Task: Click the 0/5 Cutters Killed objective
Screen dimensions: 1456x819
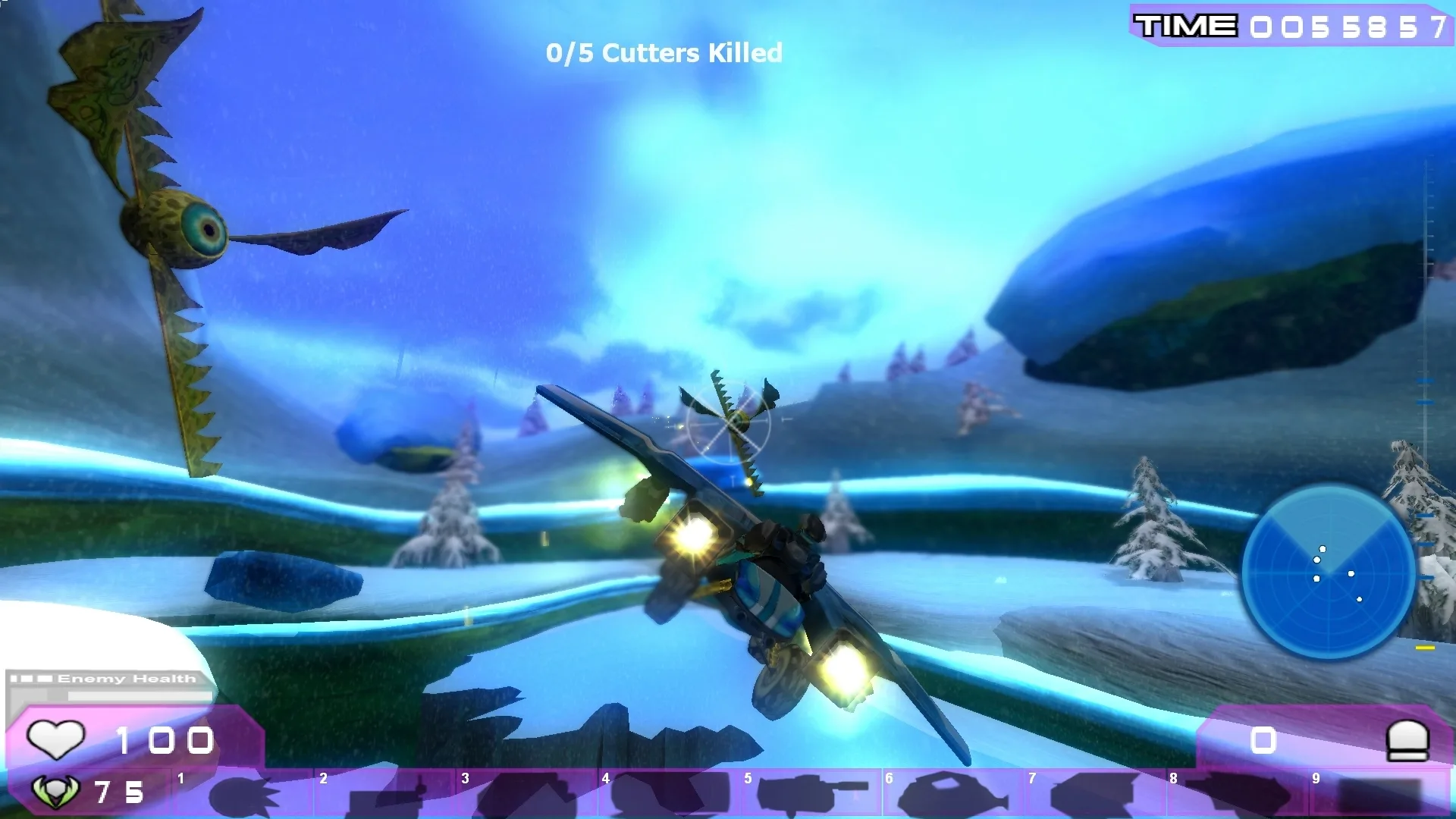Action: [x=664, y=53]
